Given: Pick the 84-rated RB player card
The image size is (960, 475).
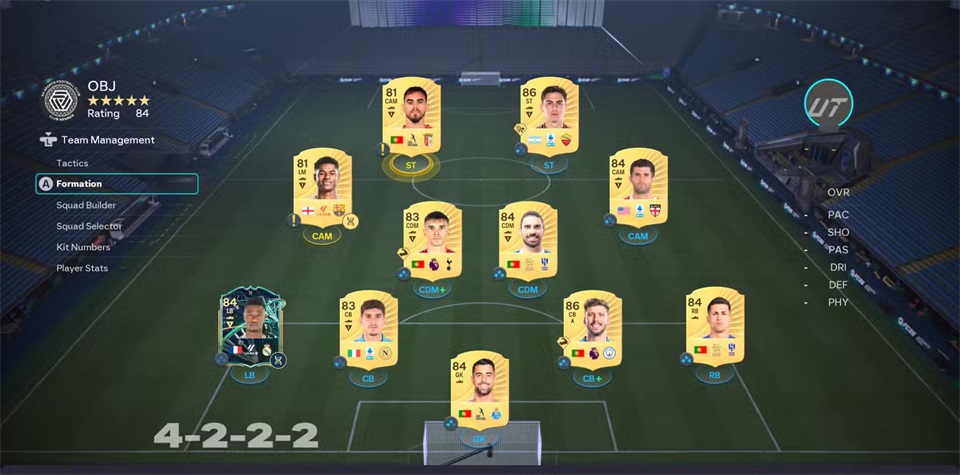Looking at the screenshot, I should 715,328.
